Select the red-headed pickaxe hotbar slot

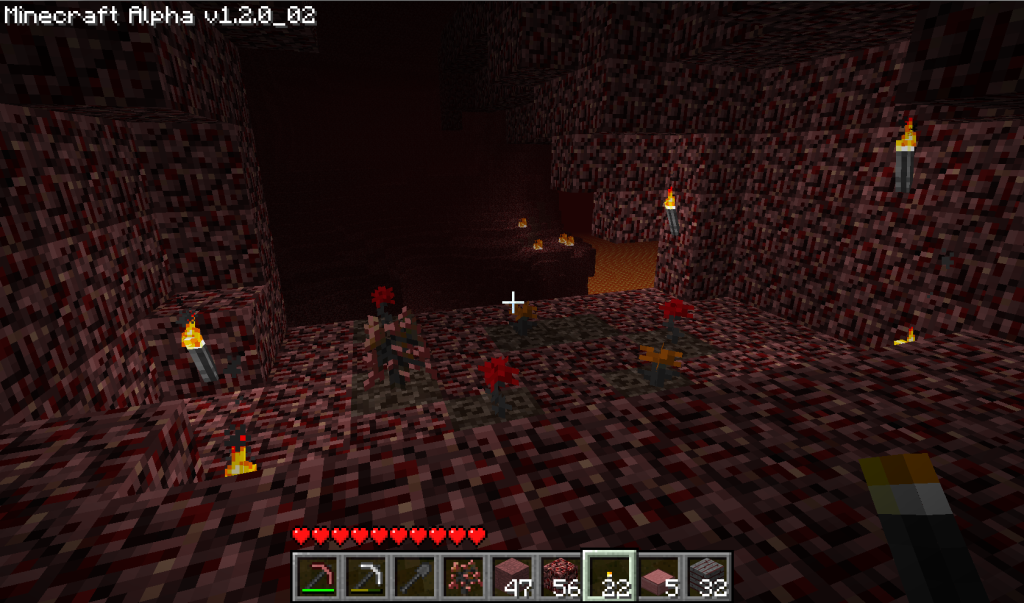coord(318,577)
